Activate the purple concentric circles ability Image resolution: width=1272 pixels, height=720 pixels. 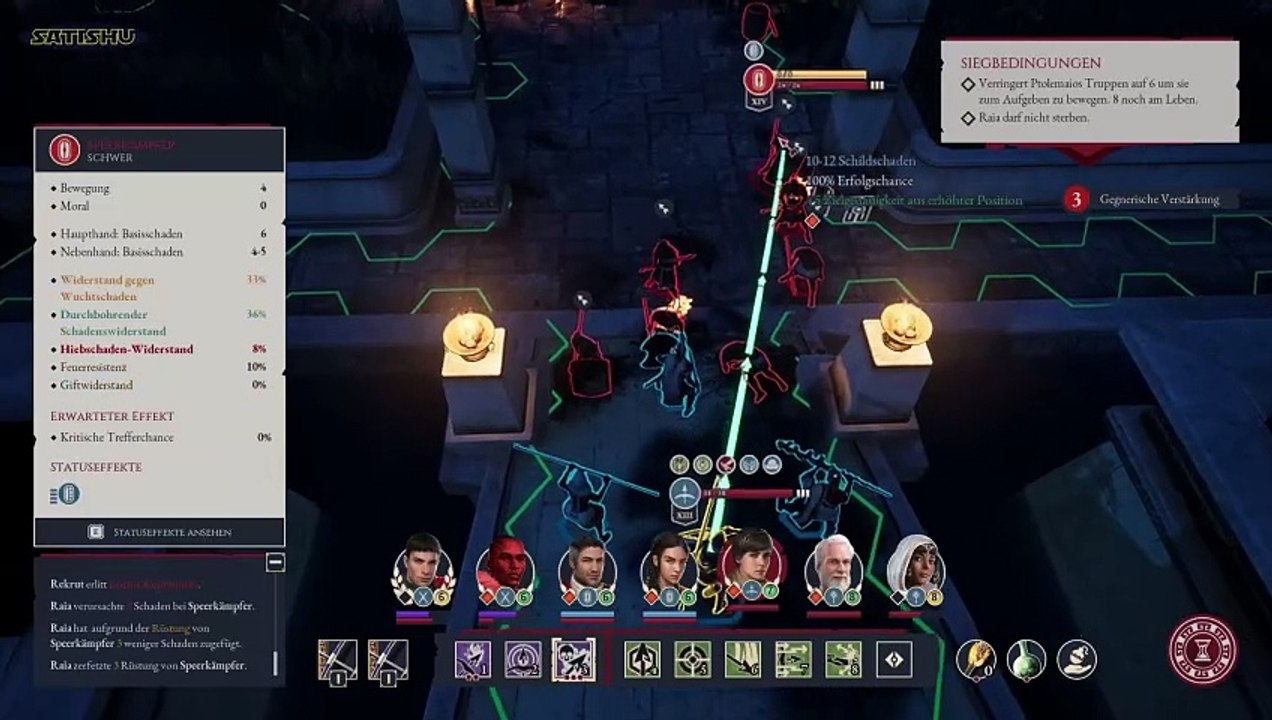[x=523, y=660]
